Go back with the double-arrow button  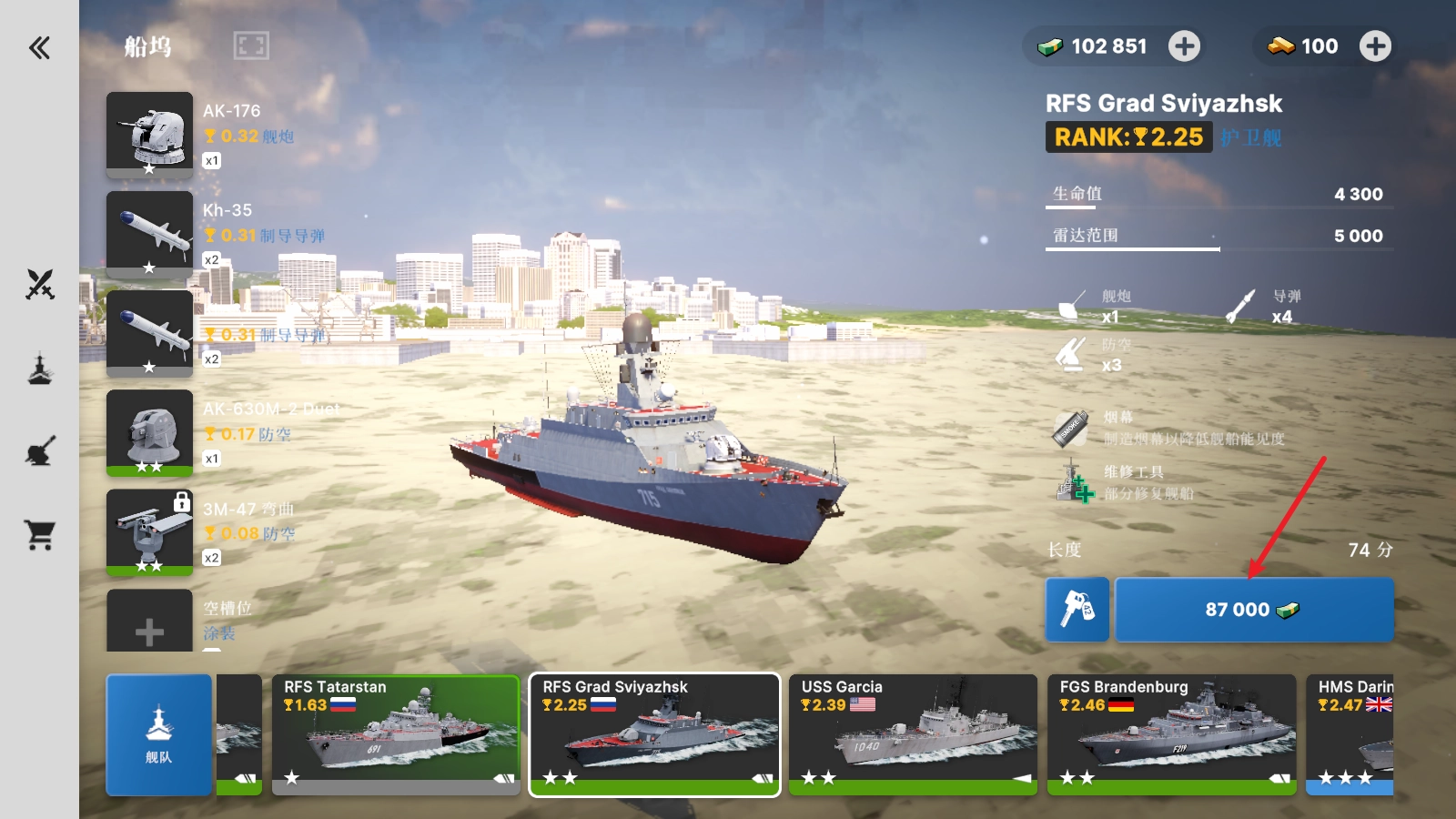(x=39, y=47)
